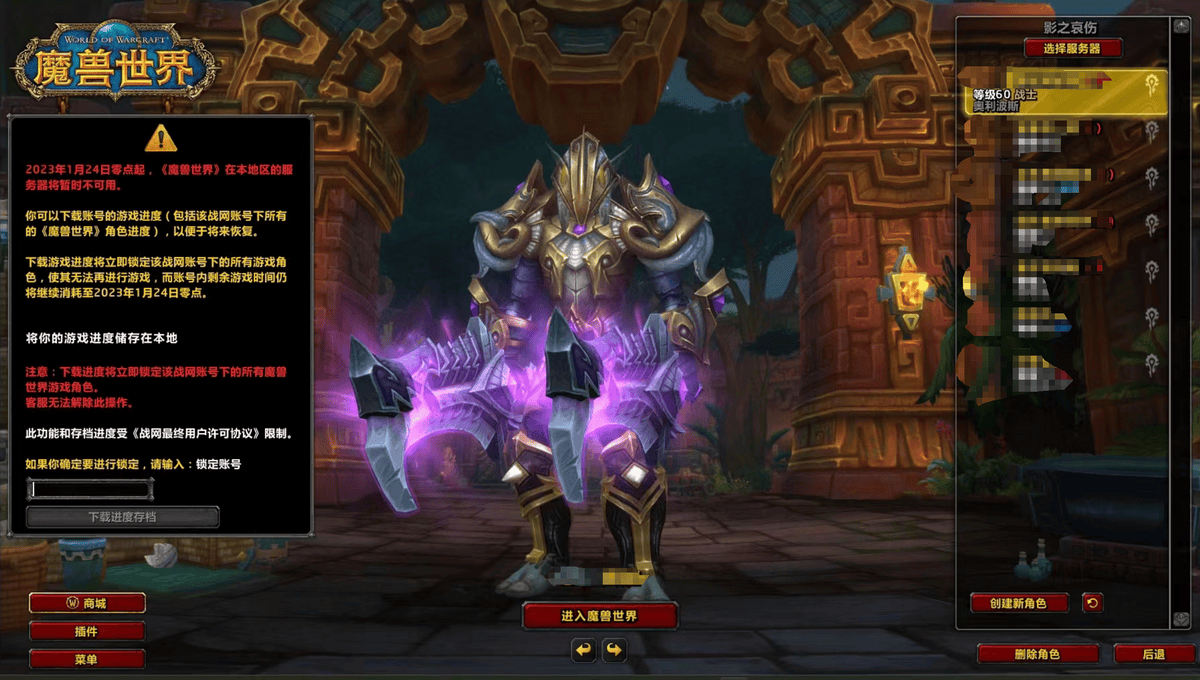
Task: Open the 菜单 menu
Action: pyautogui.click(x=87, y=659)
